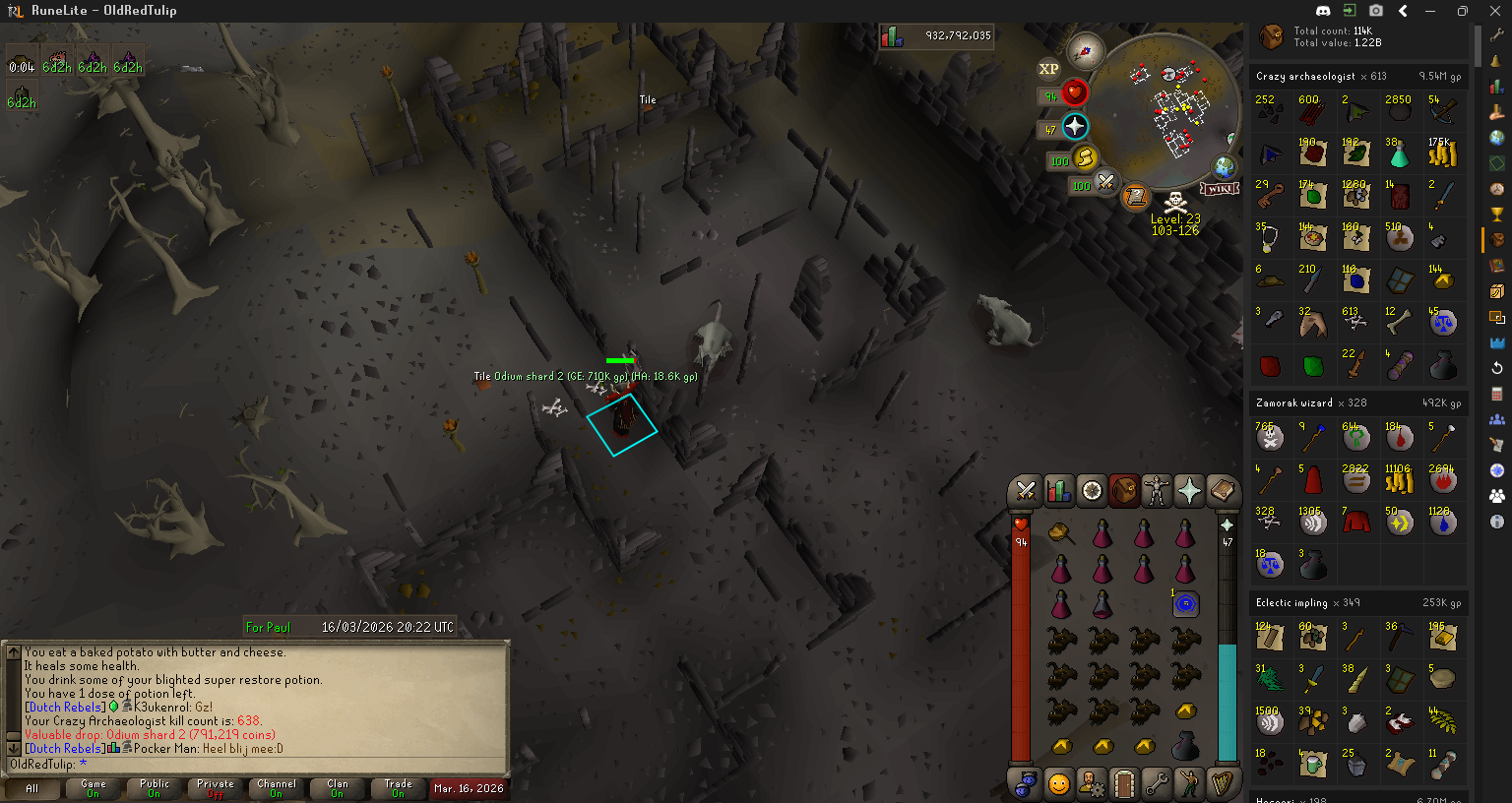
Task: Select the Clan chat tab
Action: [337, 788]
